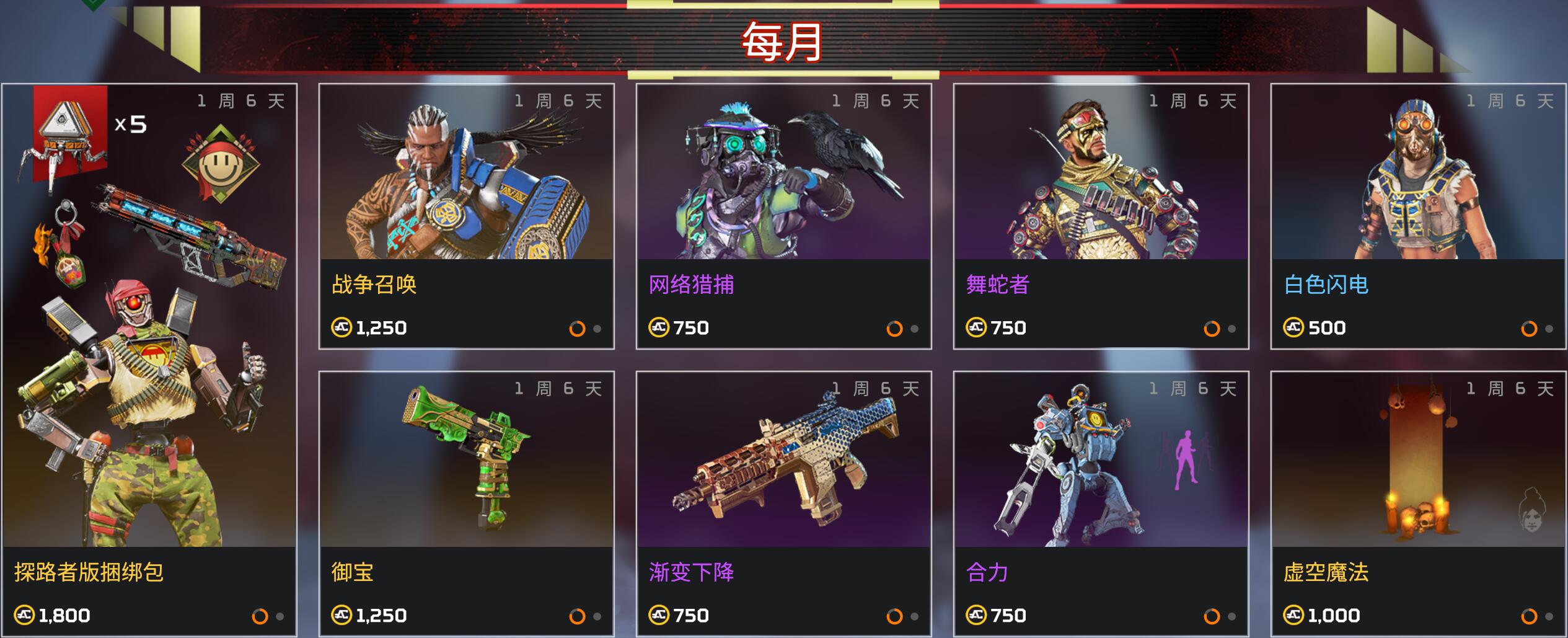The width and height of the screenshot is (1568, 638).
Task: Open the 探路者版捆绑包 bundle offer
Action: [x=149, y=360]
